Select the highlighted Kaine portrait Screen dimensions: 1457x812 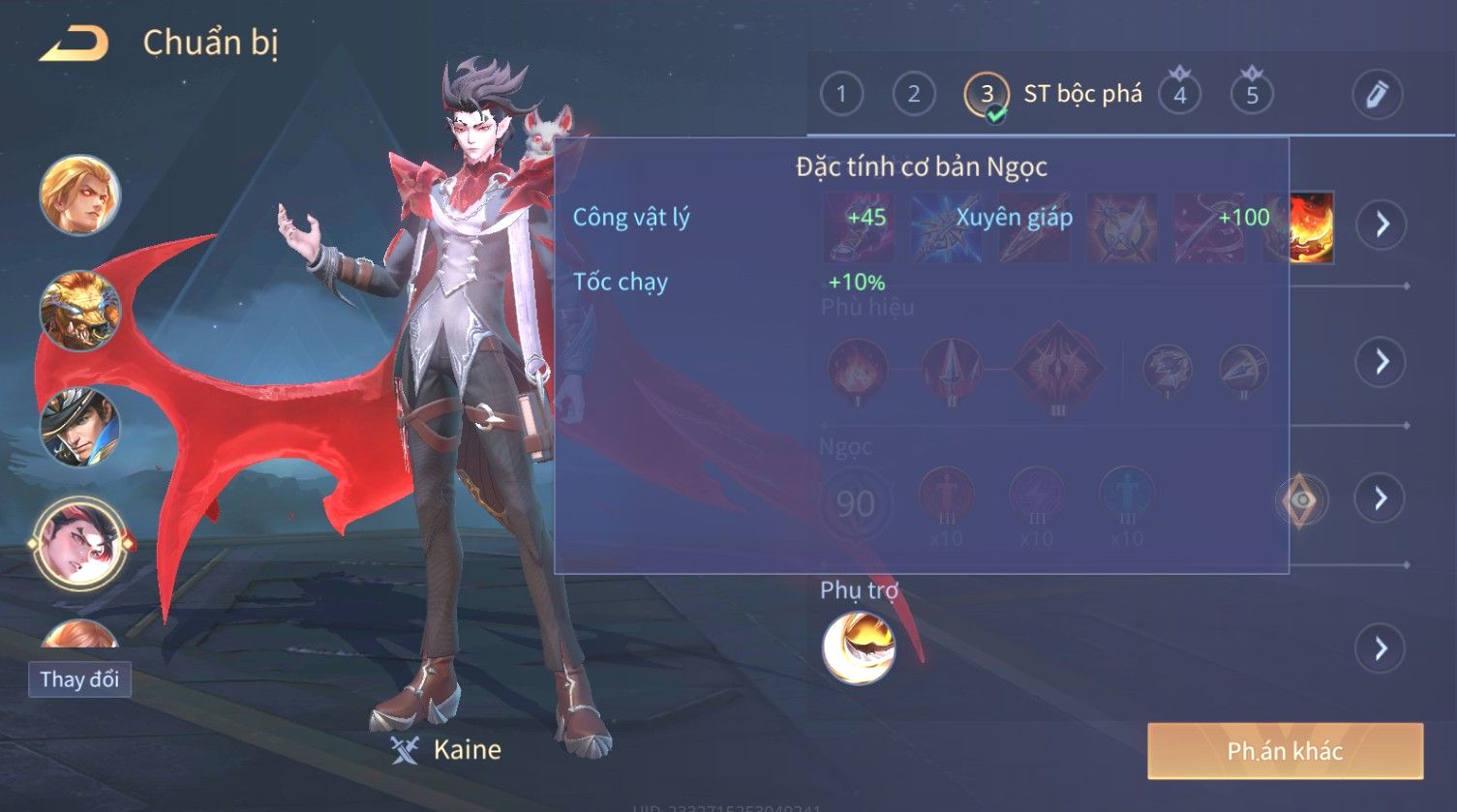[79, 544]
